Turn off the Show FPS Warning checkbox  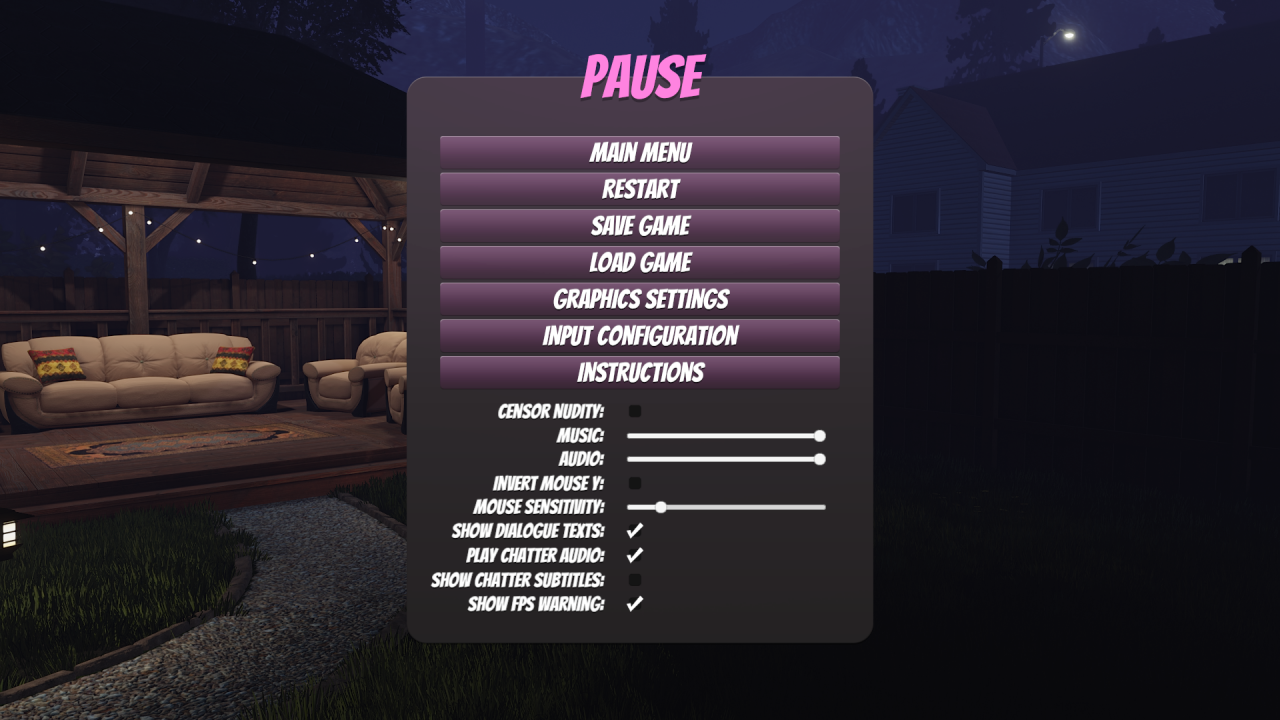click(x=635, y=604)
